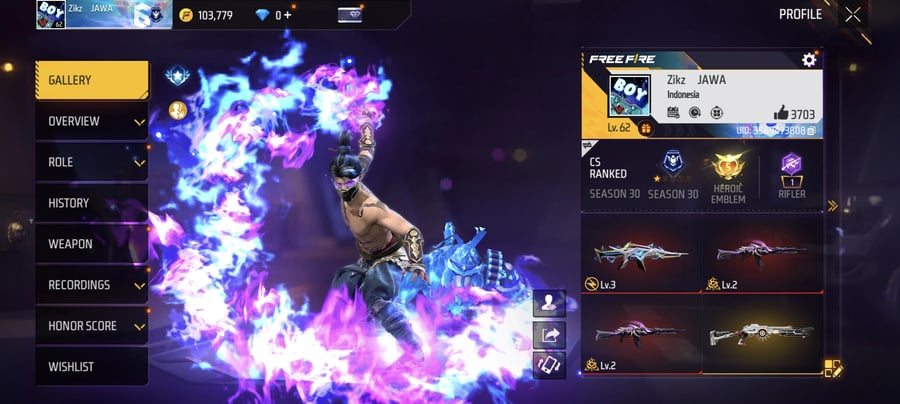View the Wishlist tab

tap(91, 367)
